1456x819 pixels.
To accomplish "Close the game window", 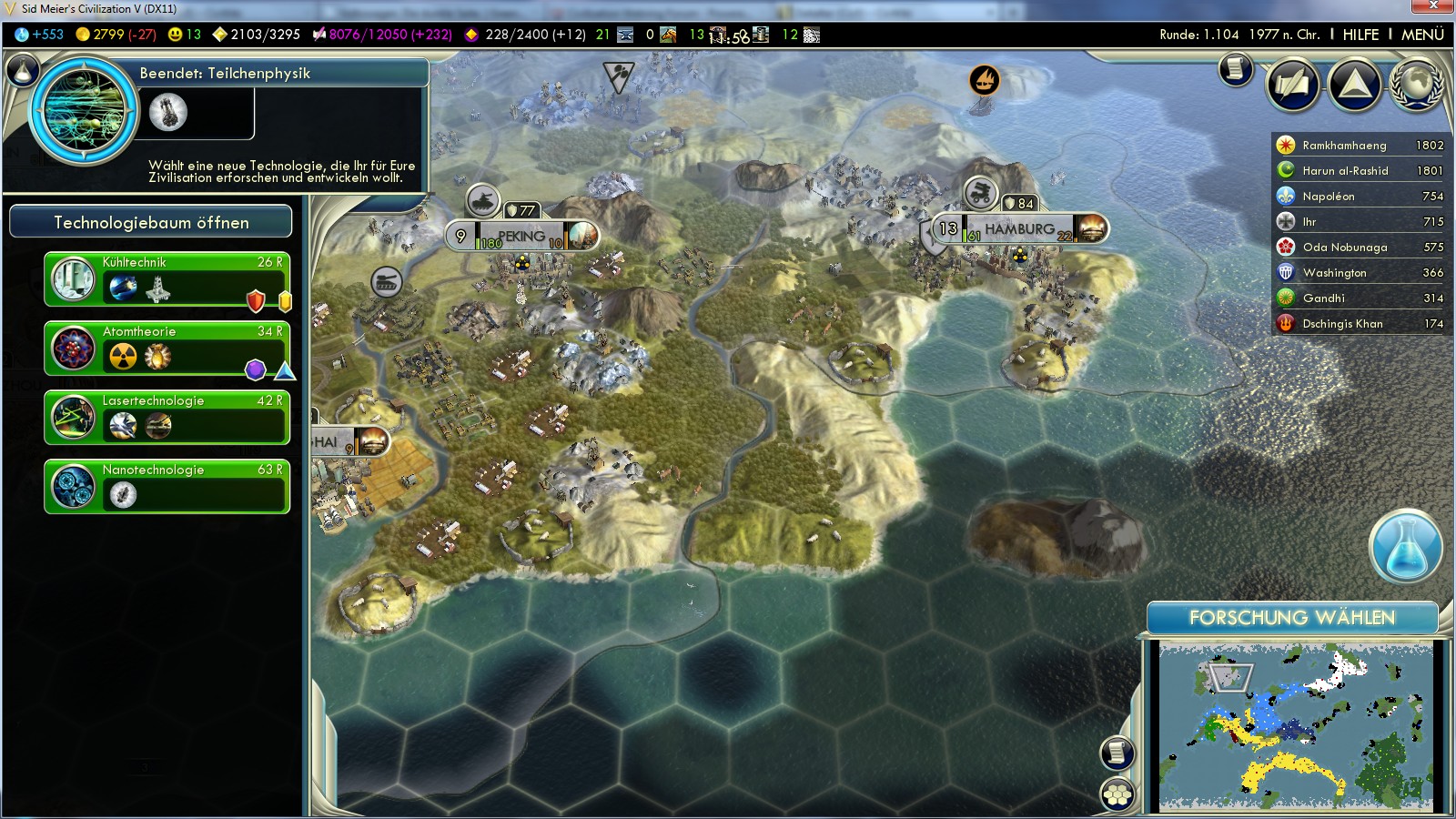I will 1433,7.
